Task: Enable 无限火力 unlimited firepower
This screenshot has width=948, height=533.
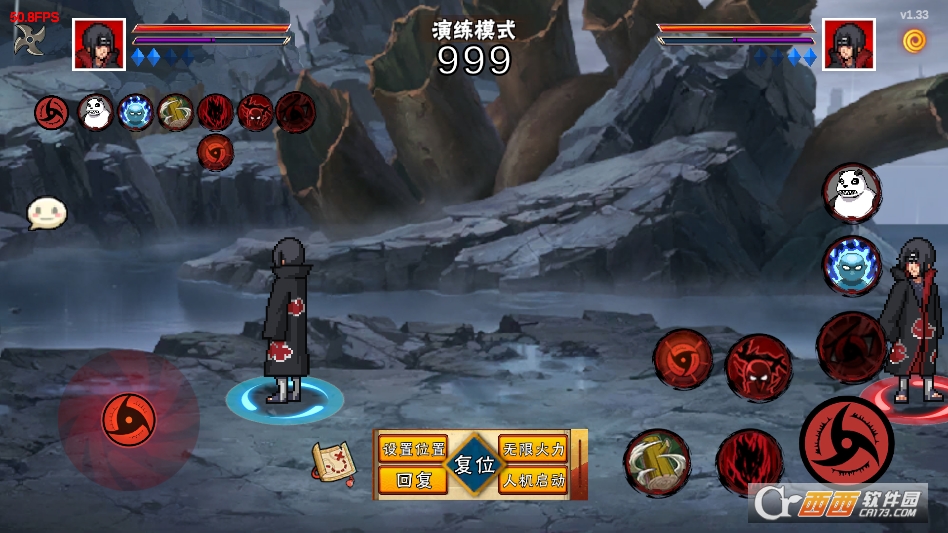Action: tap(533, 449)
